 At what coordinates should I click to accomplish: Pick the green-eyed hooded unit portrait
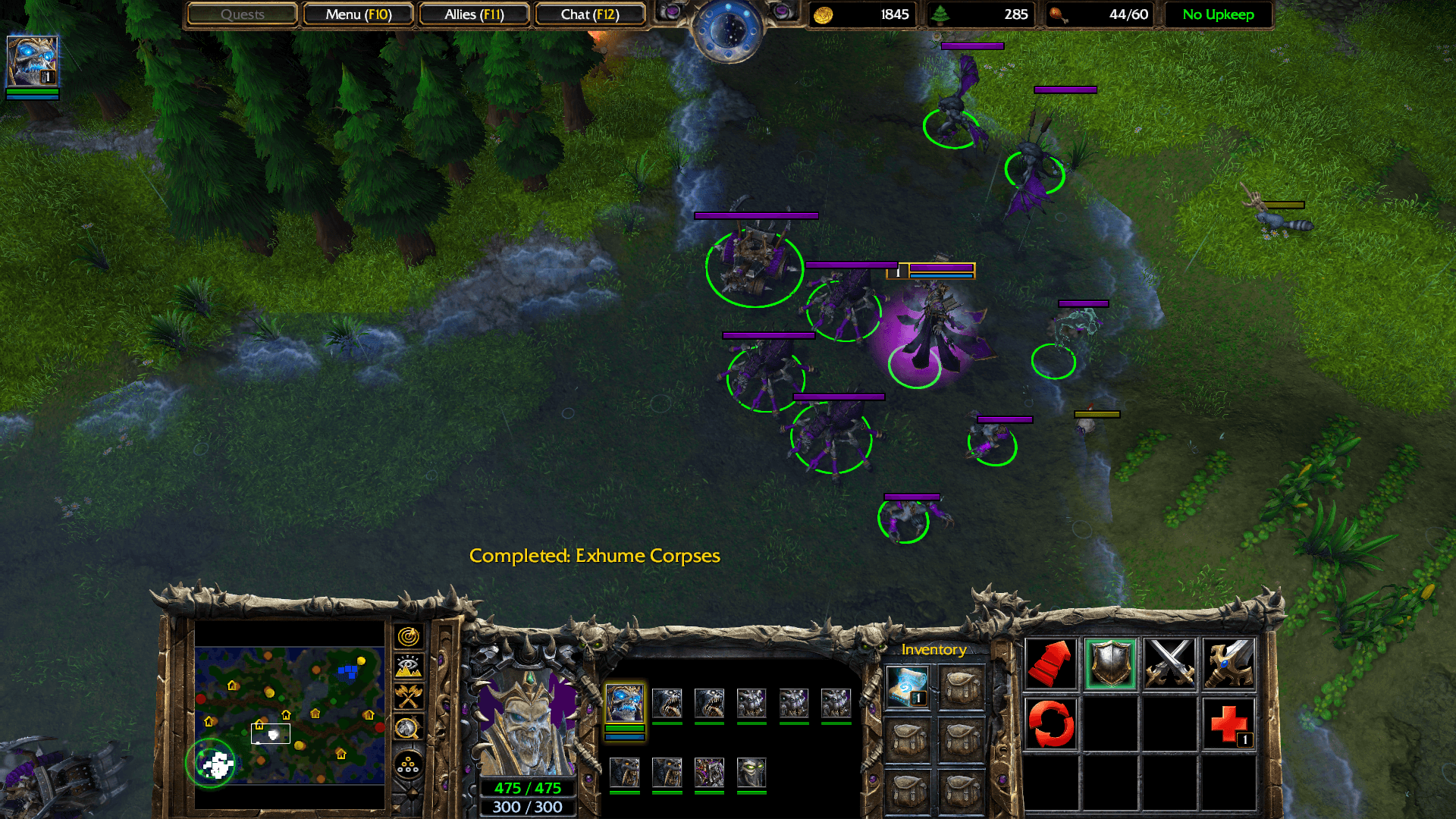click(x=752, y=773)
